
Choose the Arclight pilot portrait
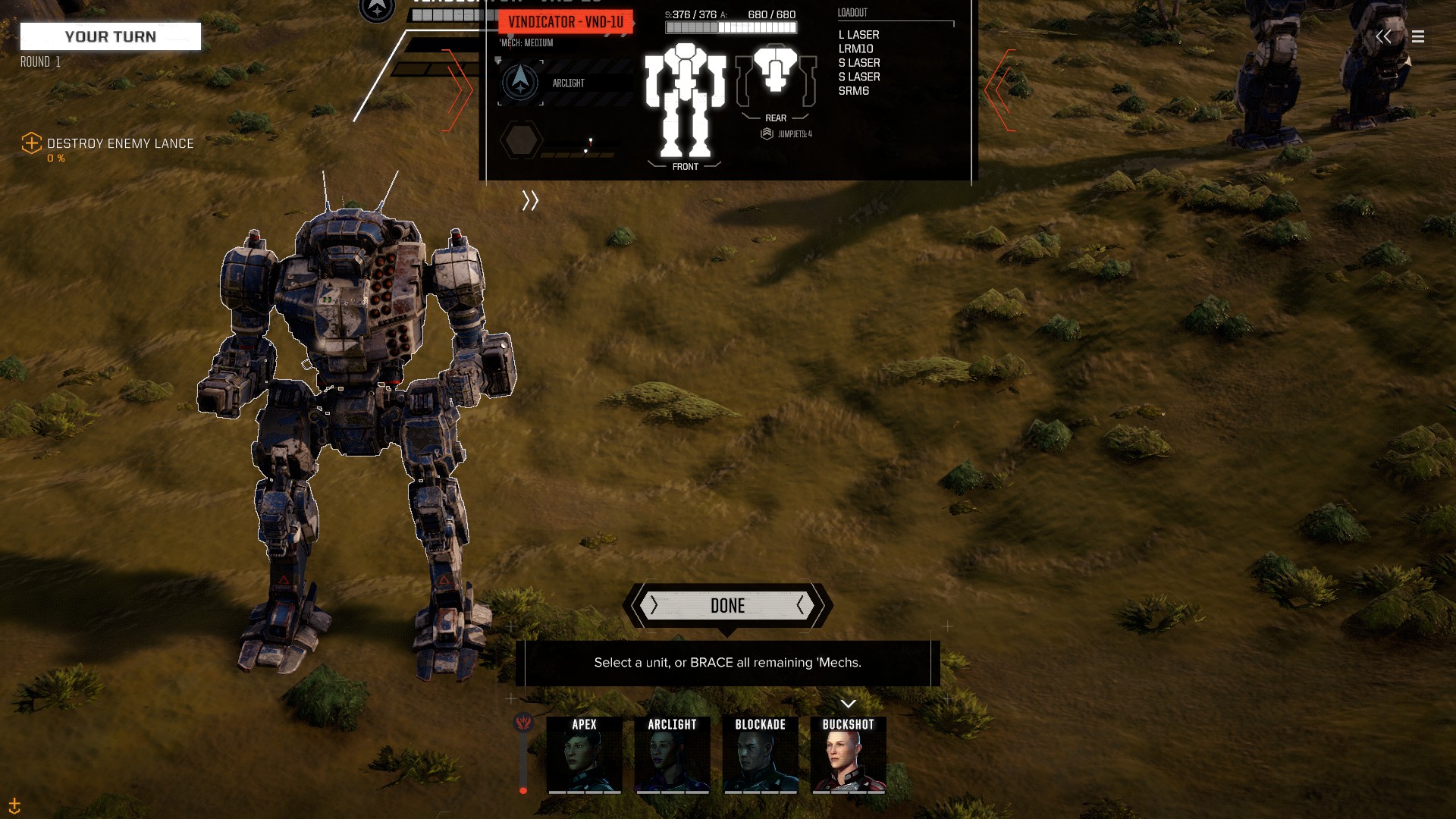[x=672, y=755]
